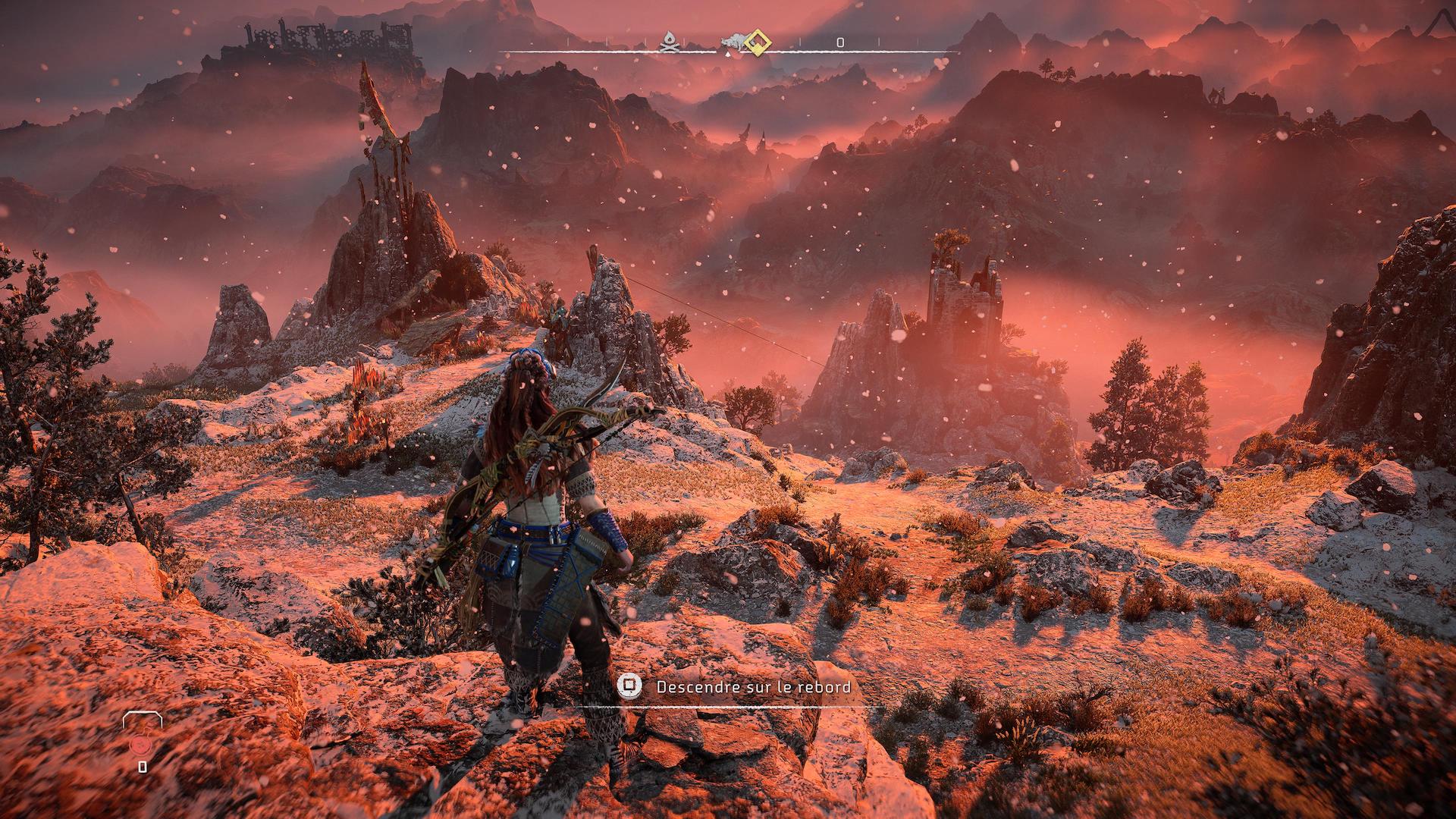Viewport: 1456px width, 819px height.
Task: Select the red health potion slot
Action: pyautogui.click(x=141, y=745)
